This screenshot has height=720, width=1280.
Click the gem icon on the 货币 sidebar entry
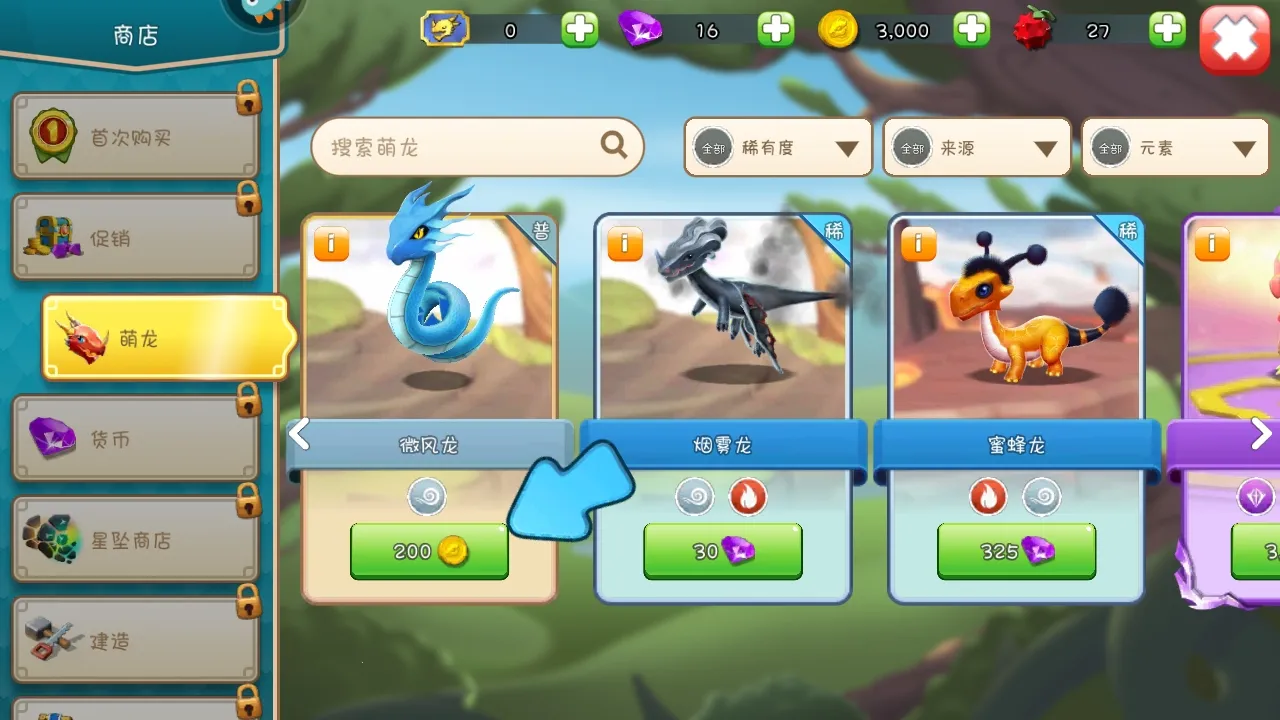[x=50, y=436]
